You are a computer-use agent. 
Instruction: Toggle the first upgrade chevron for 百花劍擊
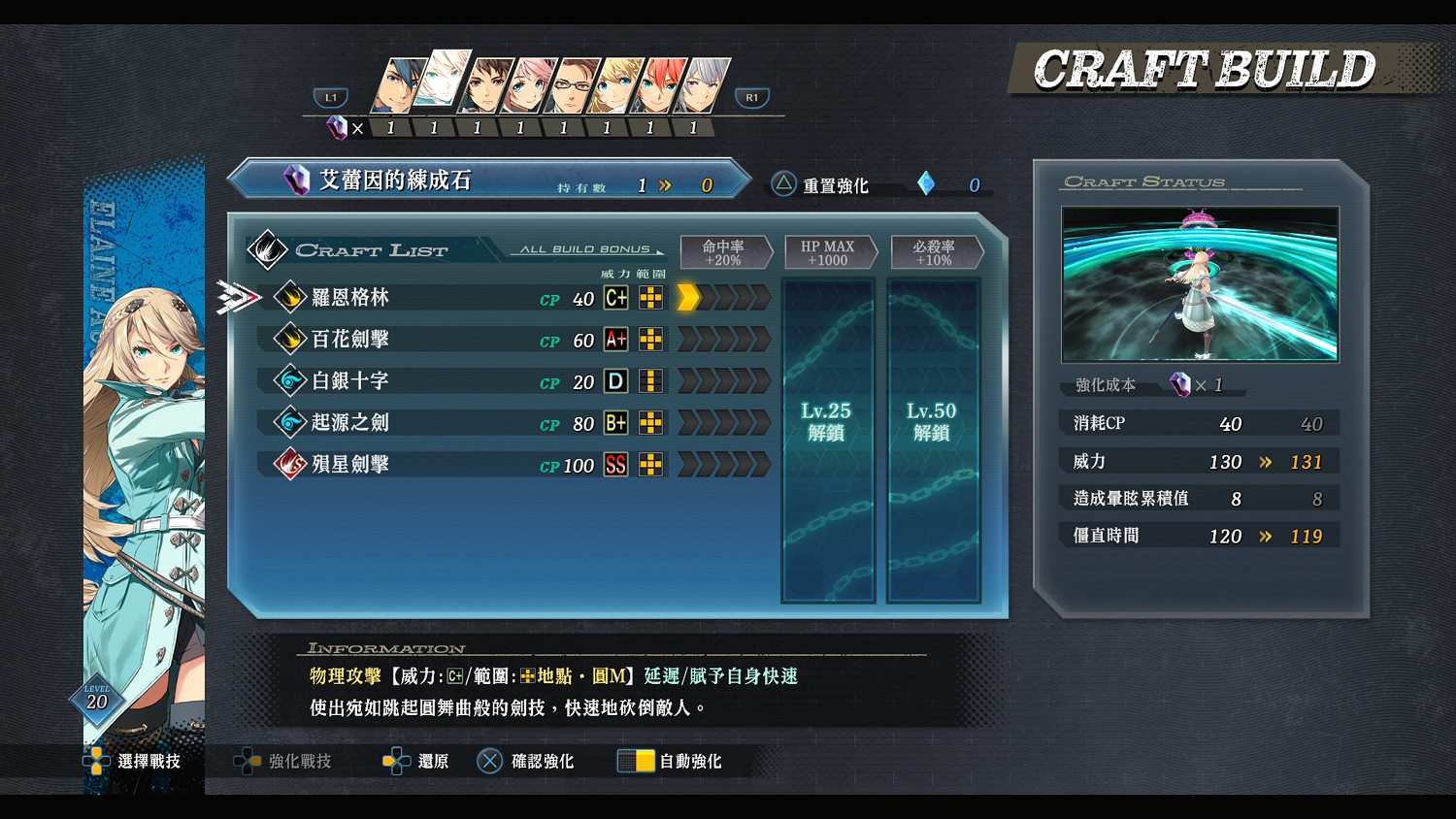(689, 340)
